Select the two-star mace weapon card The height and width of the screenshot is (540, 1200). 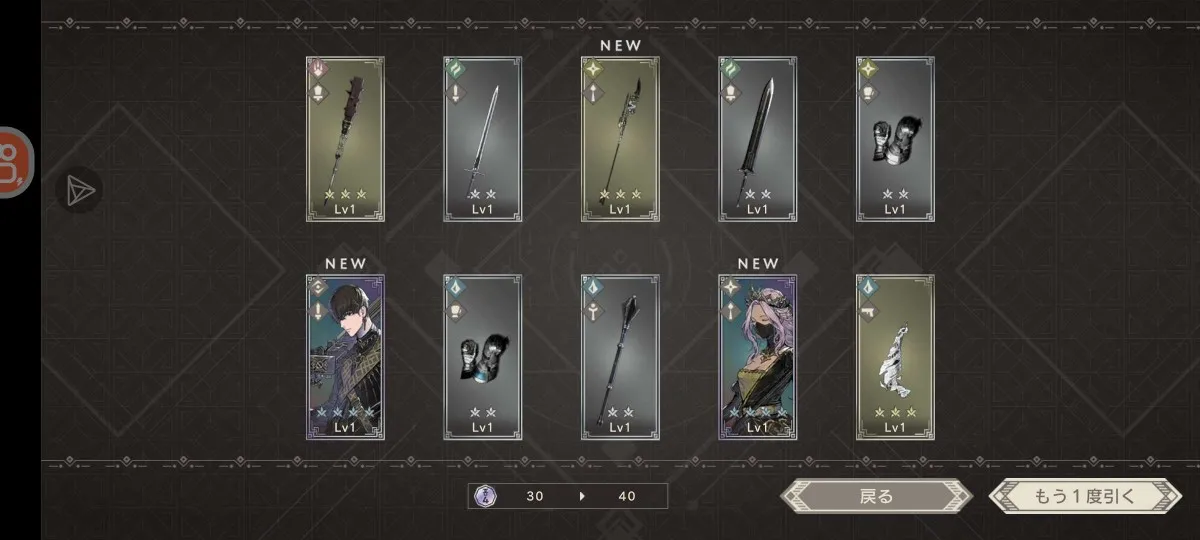(620, 357)
